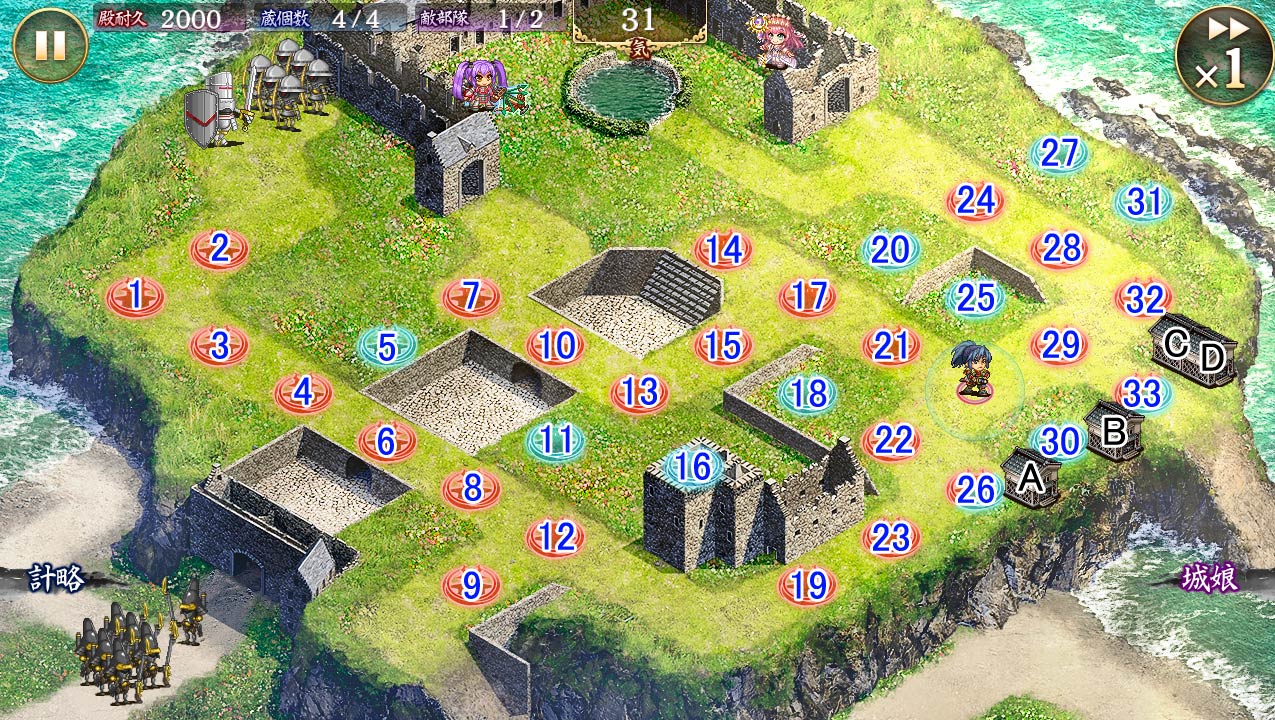Select blue deployment tile 5
The width and height of the screenshot is (1275, 720).
pyautogui.click(x=387, y=347)
